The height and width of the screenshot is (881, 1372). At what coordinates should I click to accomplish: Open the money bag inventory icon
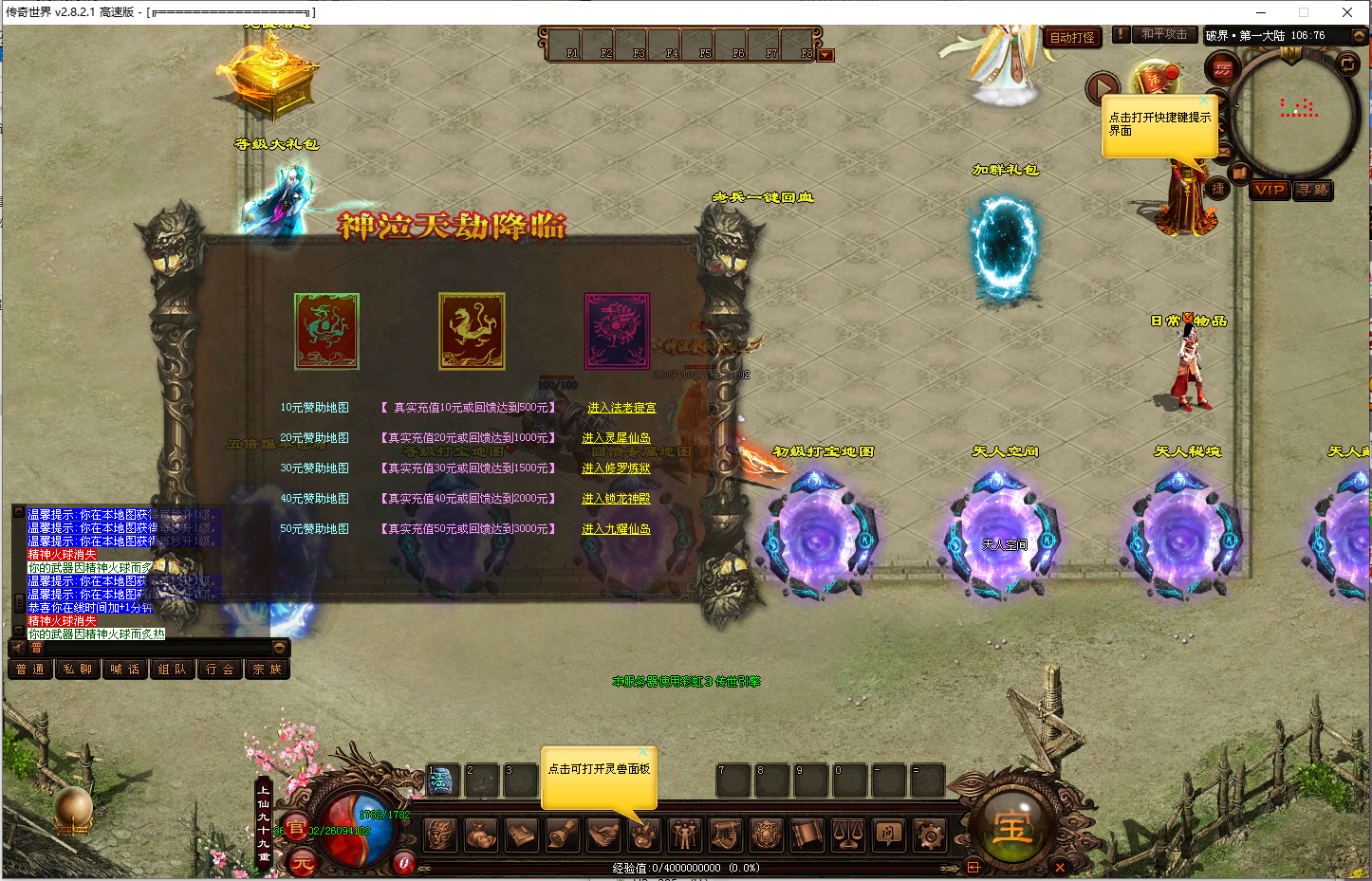481,835
